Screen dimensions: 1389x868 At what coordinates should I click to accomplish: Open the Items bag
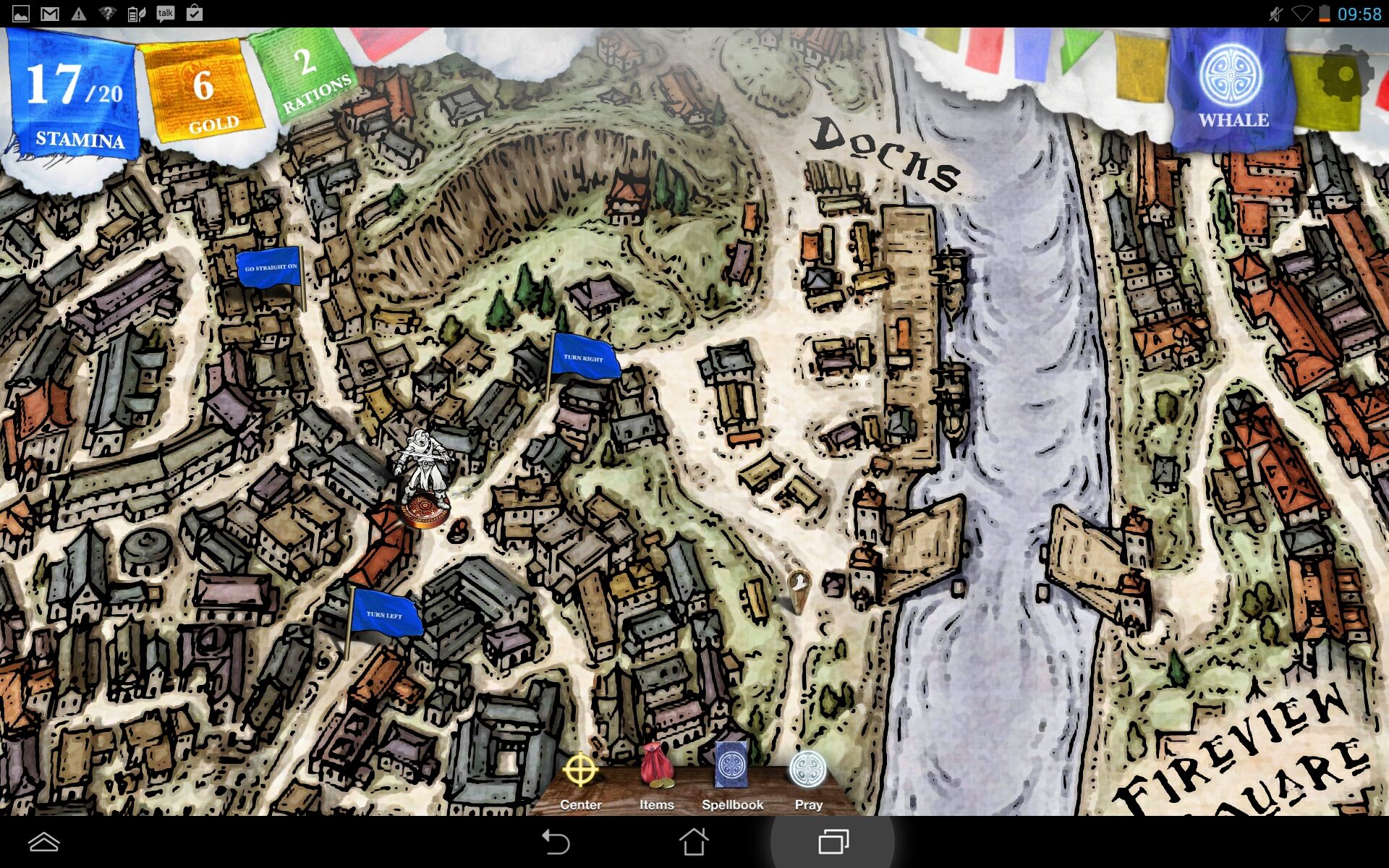[656, 780]
